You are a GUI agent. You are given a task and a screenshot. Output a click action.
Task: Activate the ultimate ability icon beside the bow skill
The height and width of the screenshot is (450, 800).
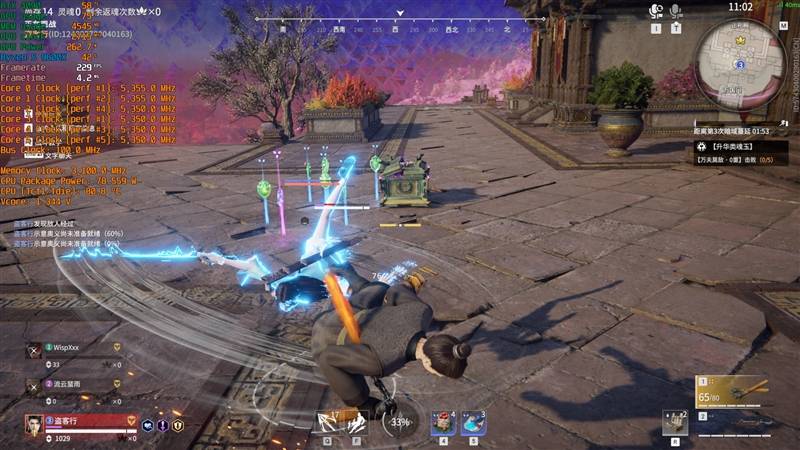(x=357, y=423)
